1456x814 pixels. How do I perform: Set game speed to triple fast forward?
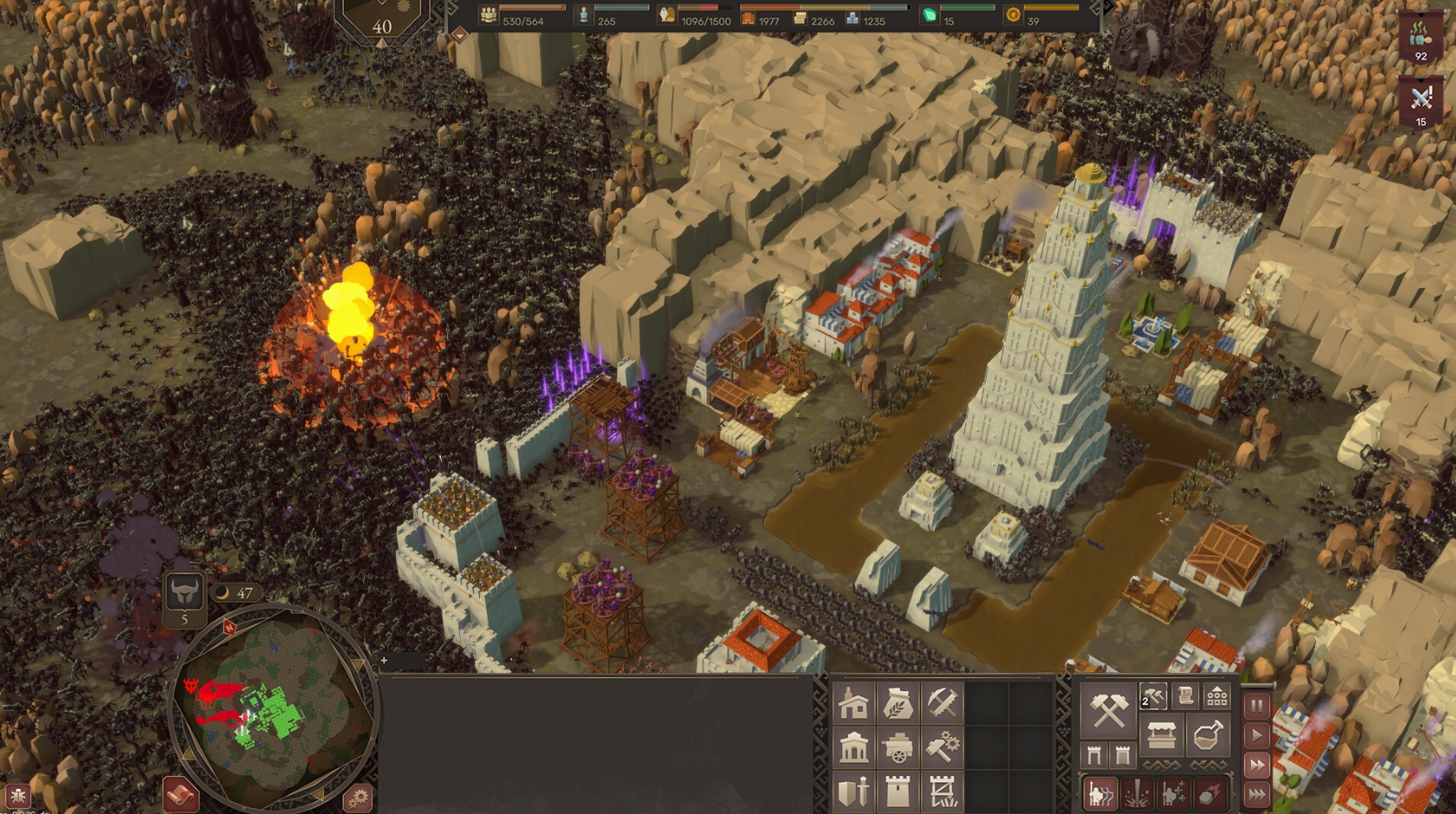click(1256, 793)
